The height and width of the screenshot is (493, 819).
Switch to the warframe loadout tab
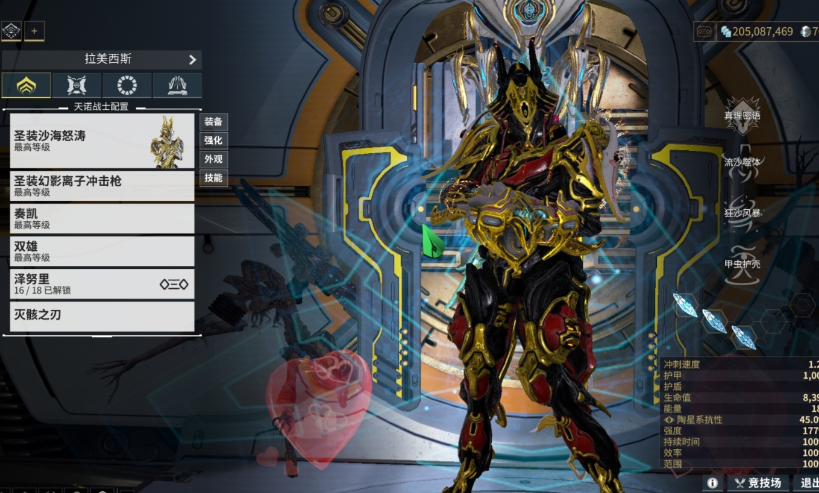click(x=27, y=85)
